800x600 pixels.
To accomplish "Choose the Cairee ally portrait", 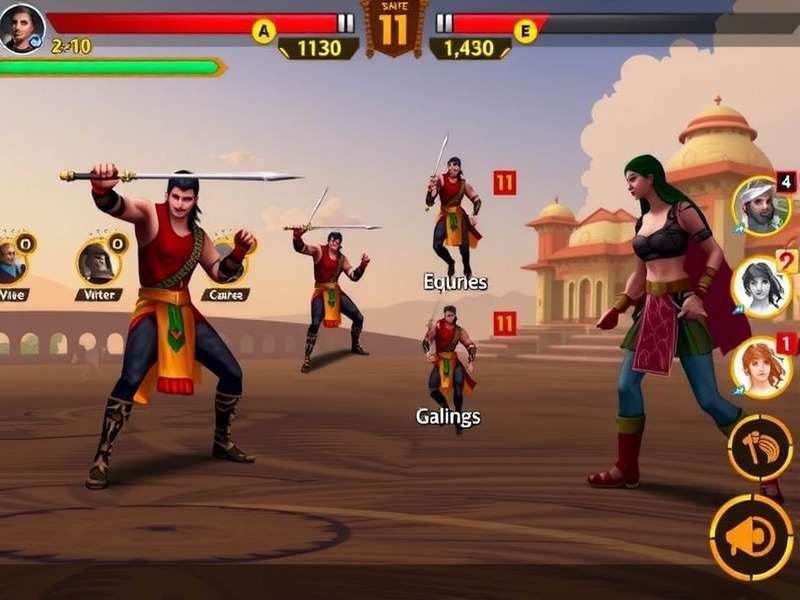I will click(228, 262).
